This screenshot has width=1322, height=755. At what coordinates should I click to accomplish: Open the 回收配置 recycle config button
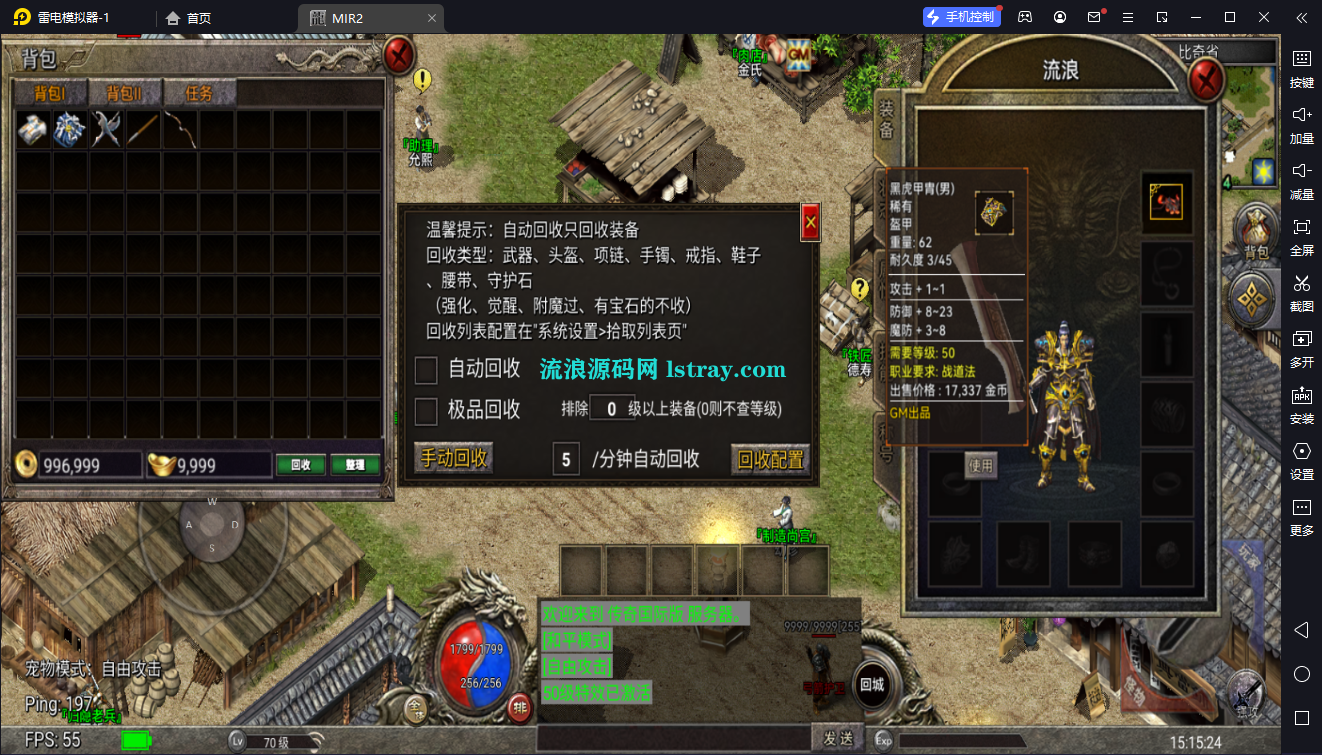click(769, 458)
